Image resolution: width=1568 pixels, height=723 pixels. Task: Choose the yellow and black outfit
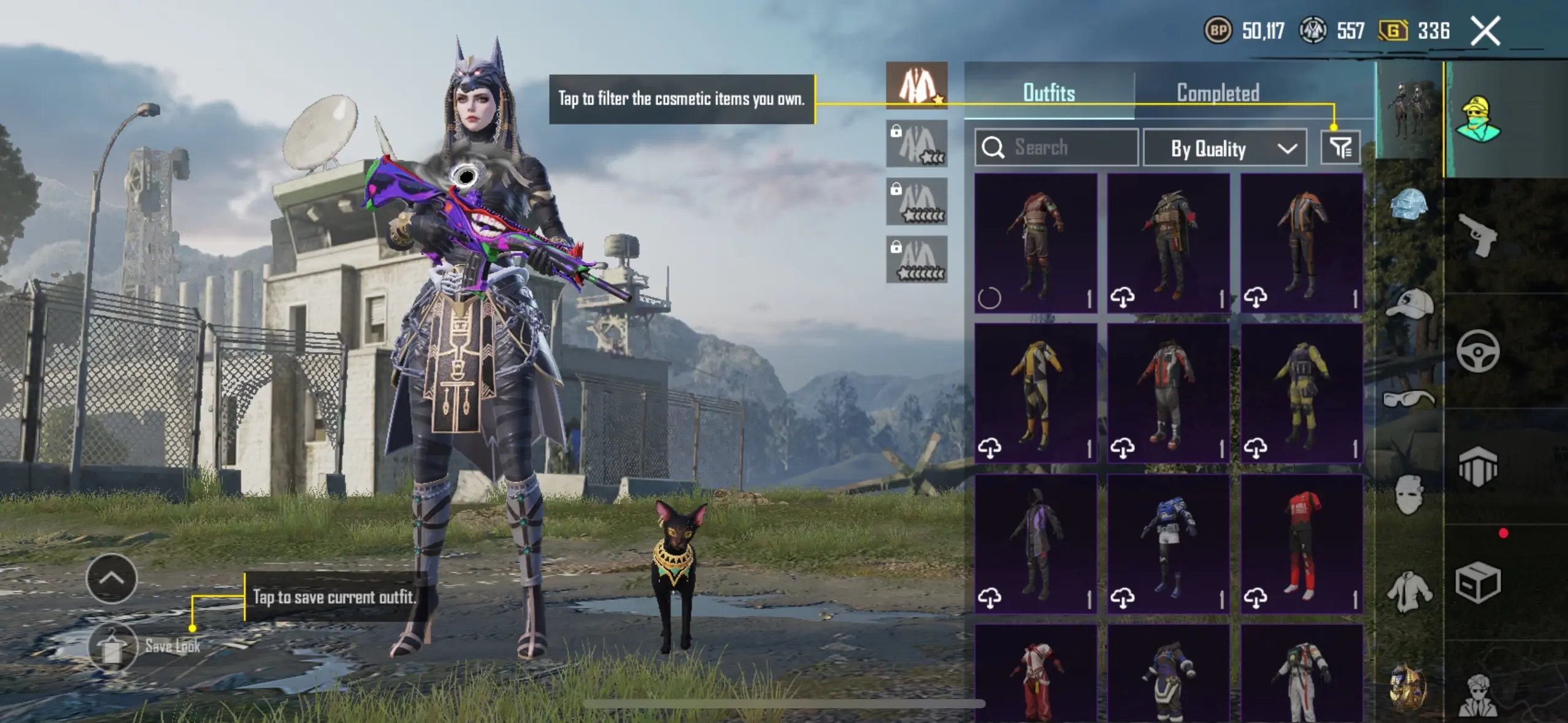pos(1036,392)
